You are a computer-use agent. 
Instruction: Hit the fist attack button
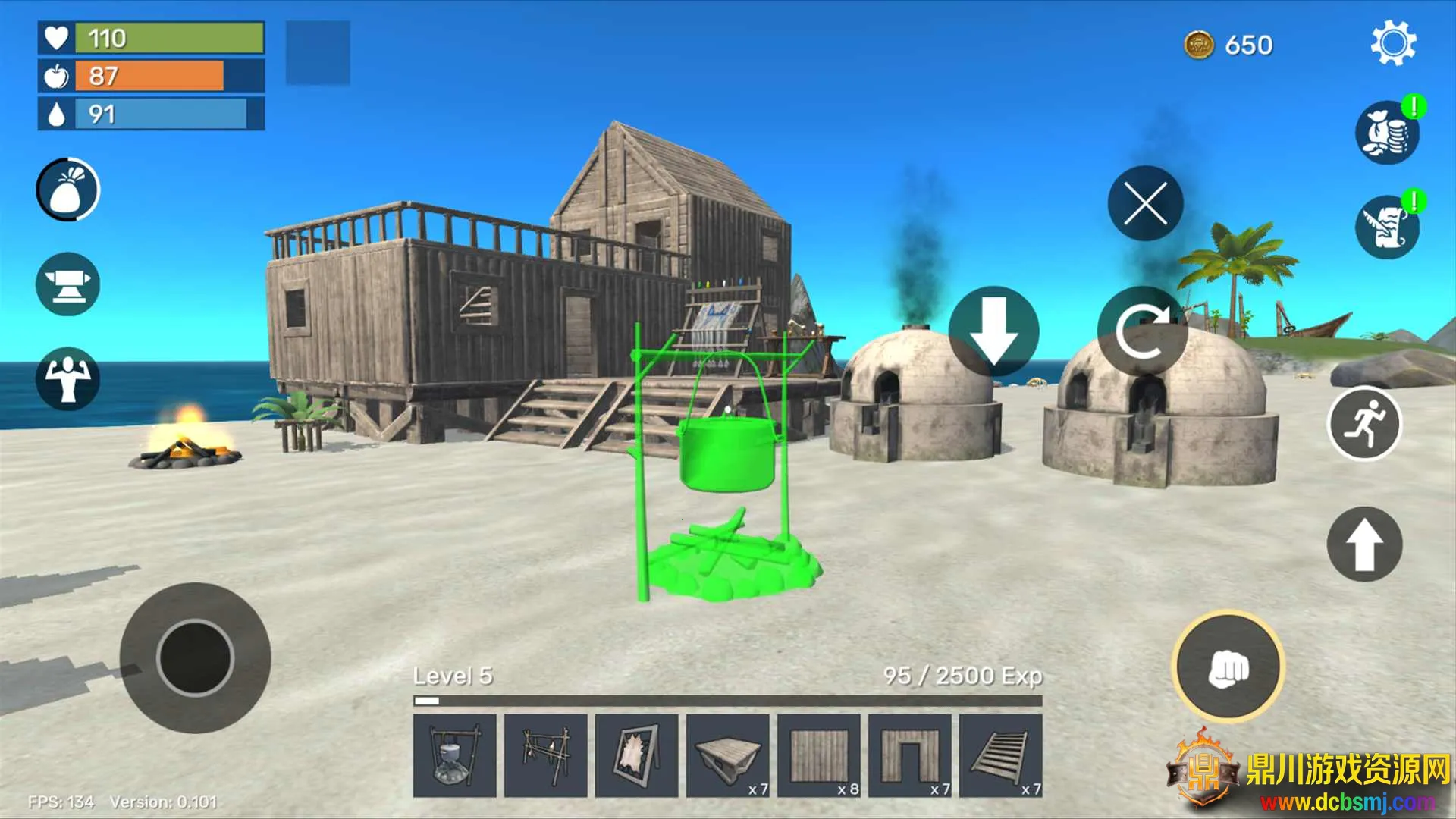(x=1228, y=667)
